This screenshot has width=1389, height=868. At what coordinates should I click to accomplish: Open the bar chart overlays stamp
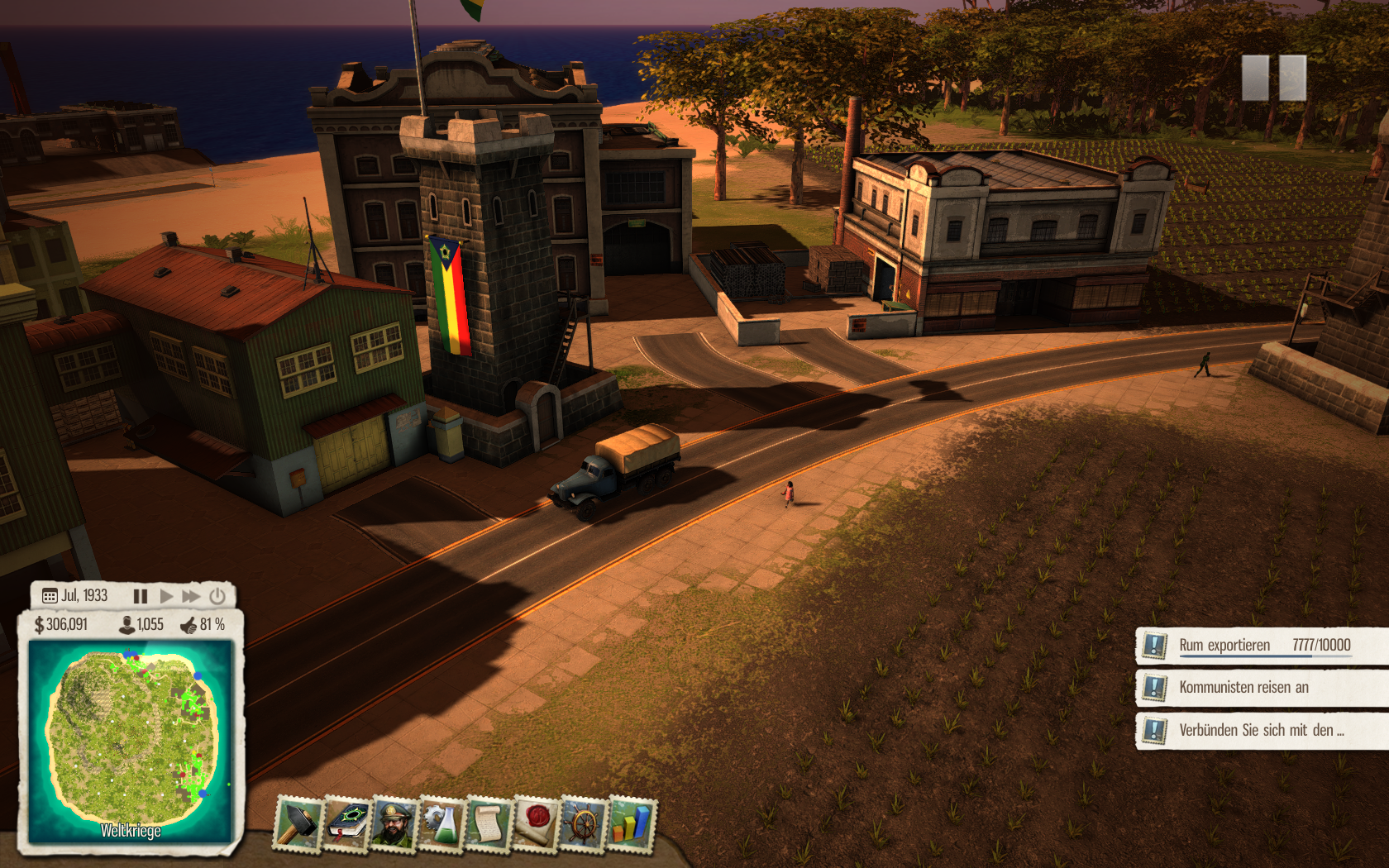pyautogui.click(x=632, y=823)
